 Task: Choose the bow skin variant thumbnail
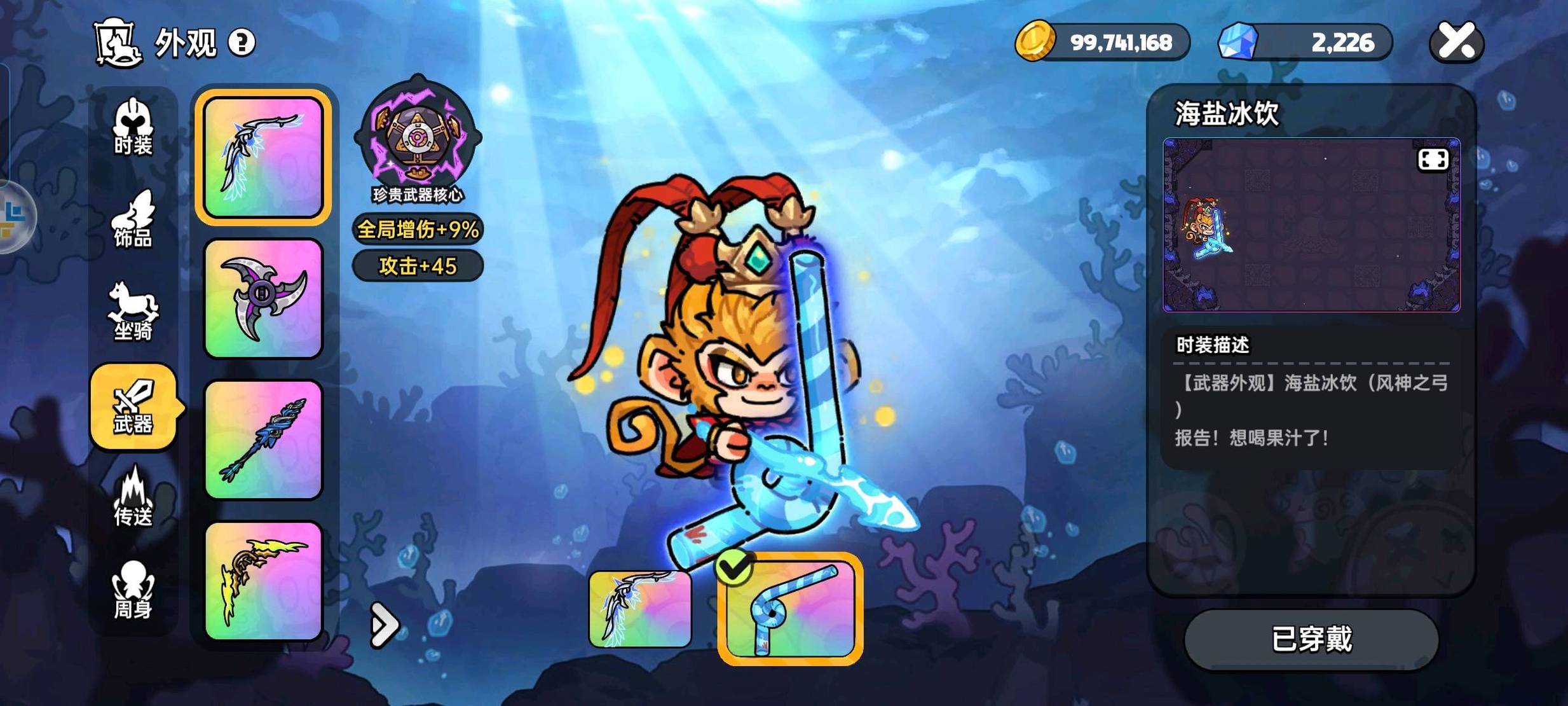639,609
